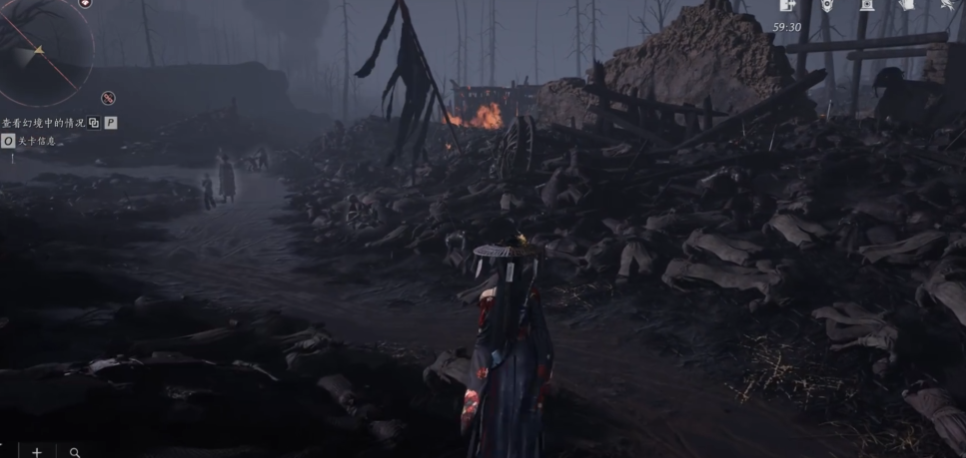The width and height of the screenshot is (966, 458).
Task: Click the exit door icon
Action: coord(787,6)
